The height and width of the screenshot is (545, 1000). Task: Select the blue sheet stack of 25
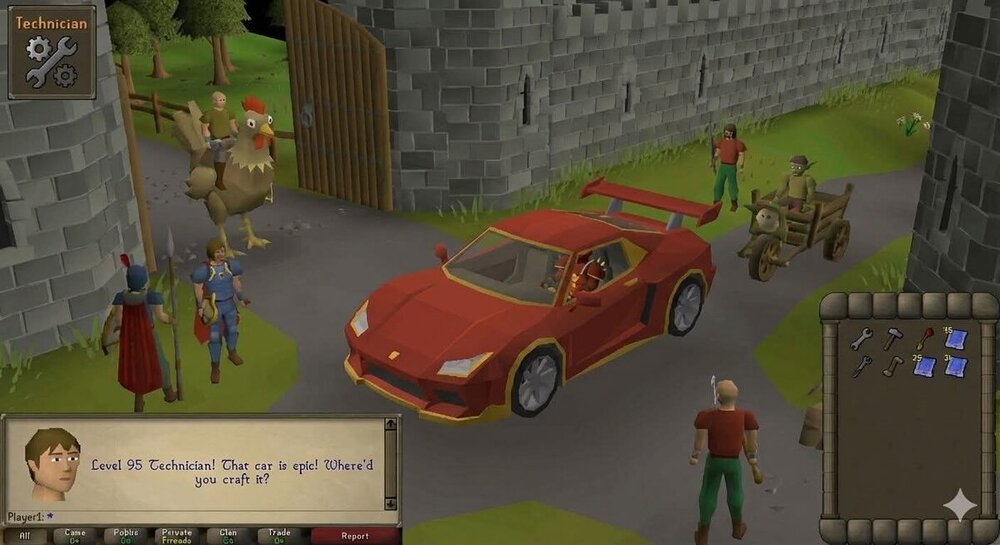click(924, 367)
